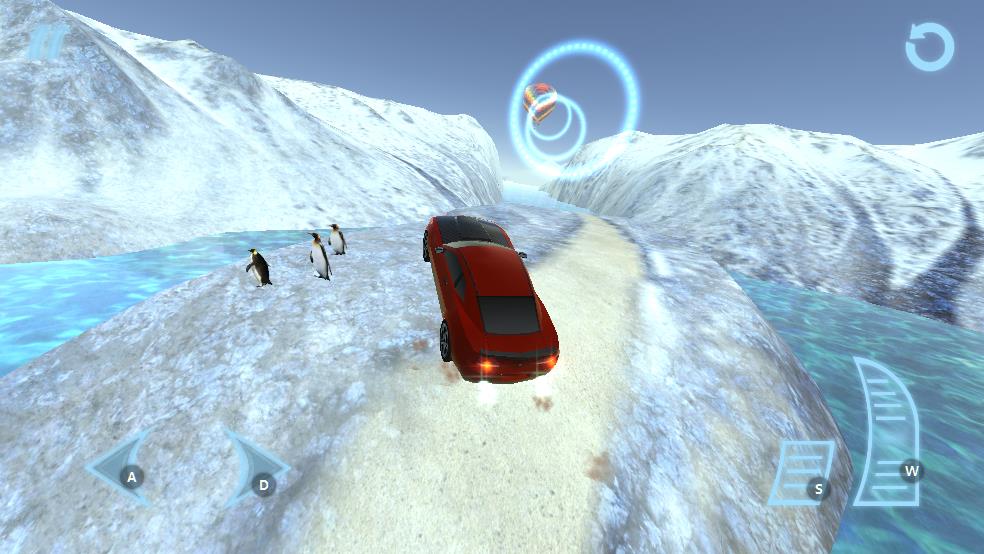Hit the brake pedal marked S
This screenshot has height=554, width=984.
802,472
